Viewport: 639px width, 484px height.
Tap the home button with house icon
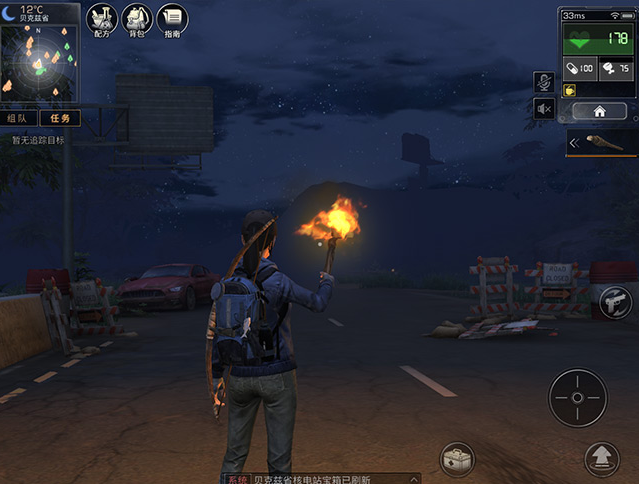[598, 111]
